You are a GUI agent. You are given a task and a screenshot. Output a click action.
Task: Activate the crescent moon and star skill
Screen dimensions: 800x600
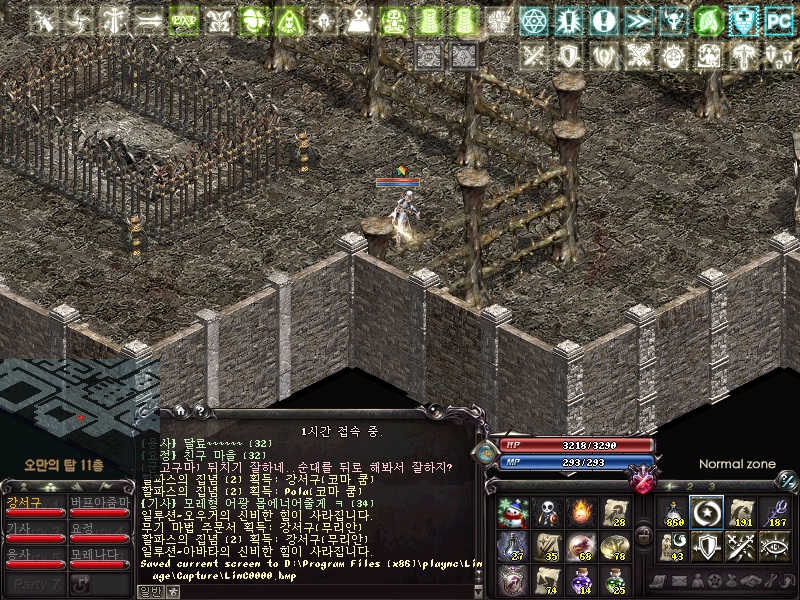pos(708,512)
